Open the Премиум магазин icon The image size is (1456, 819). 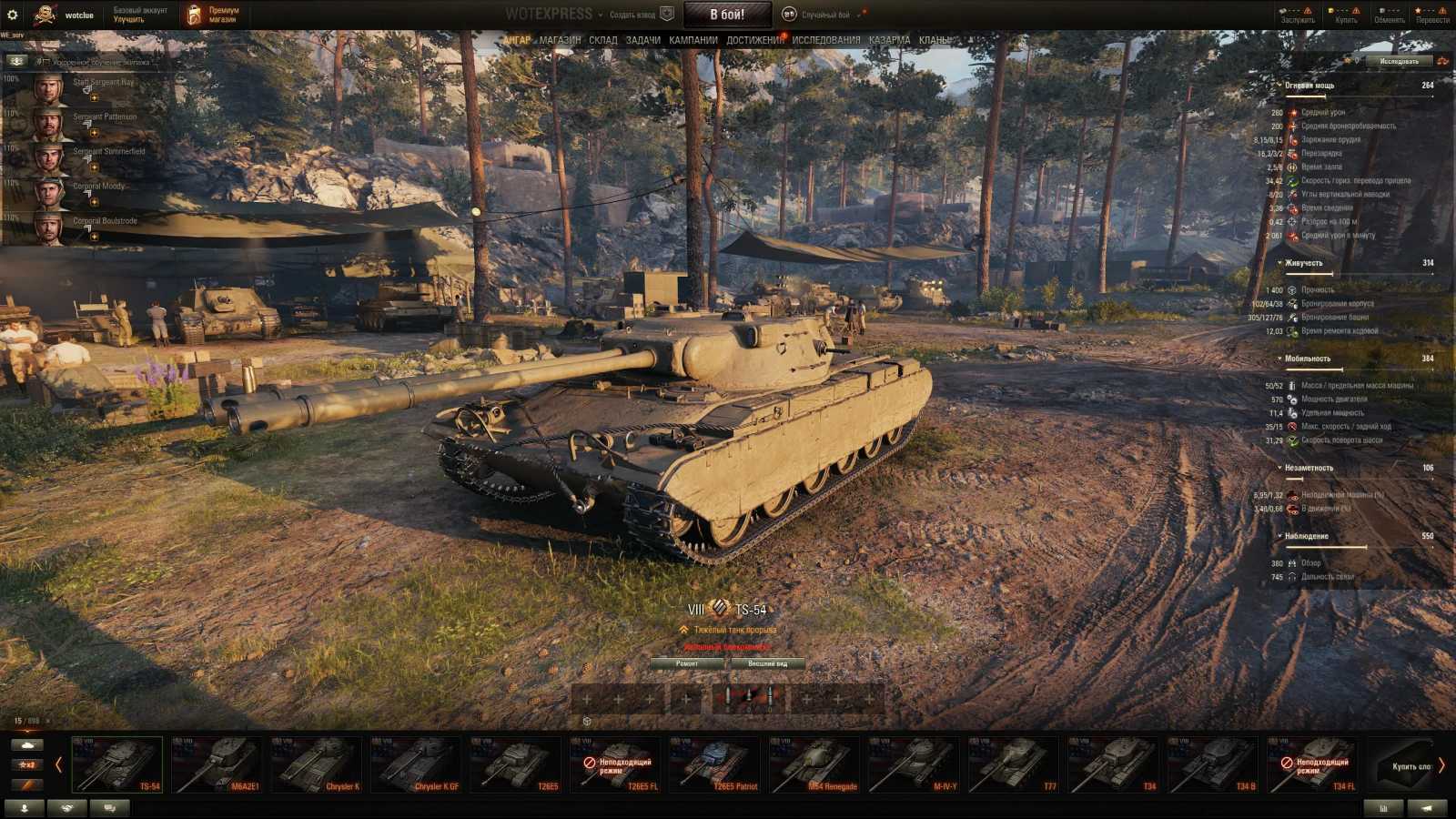(x=196, y=12)
